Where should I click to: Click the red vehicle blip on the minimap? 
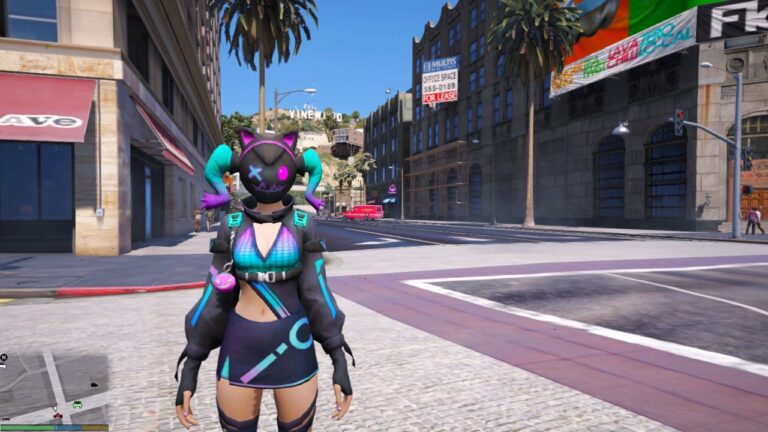tap(58, 415)
